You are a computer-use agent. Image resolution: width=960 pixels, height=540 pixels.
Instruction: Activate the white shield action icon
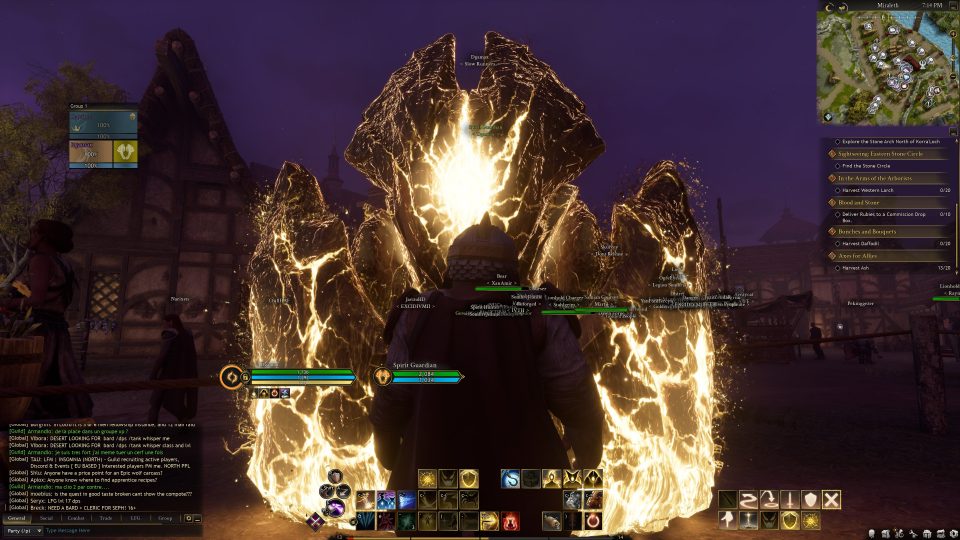810,499
